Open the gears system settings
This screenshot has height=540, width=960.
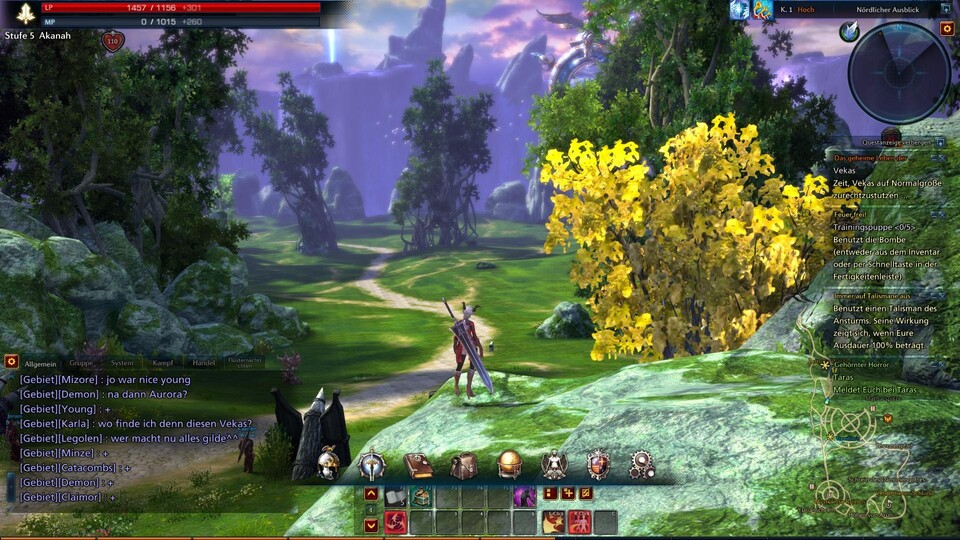pyautogui.click(x=642, y=465)
